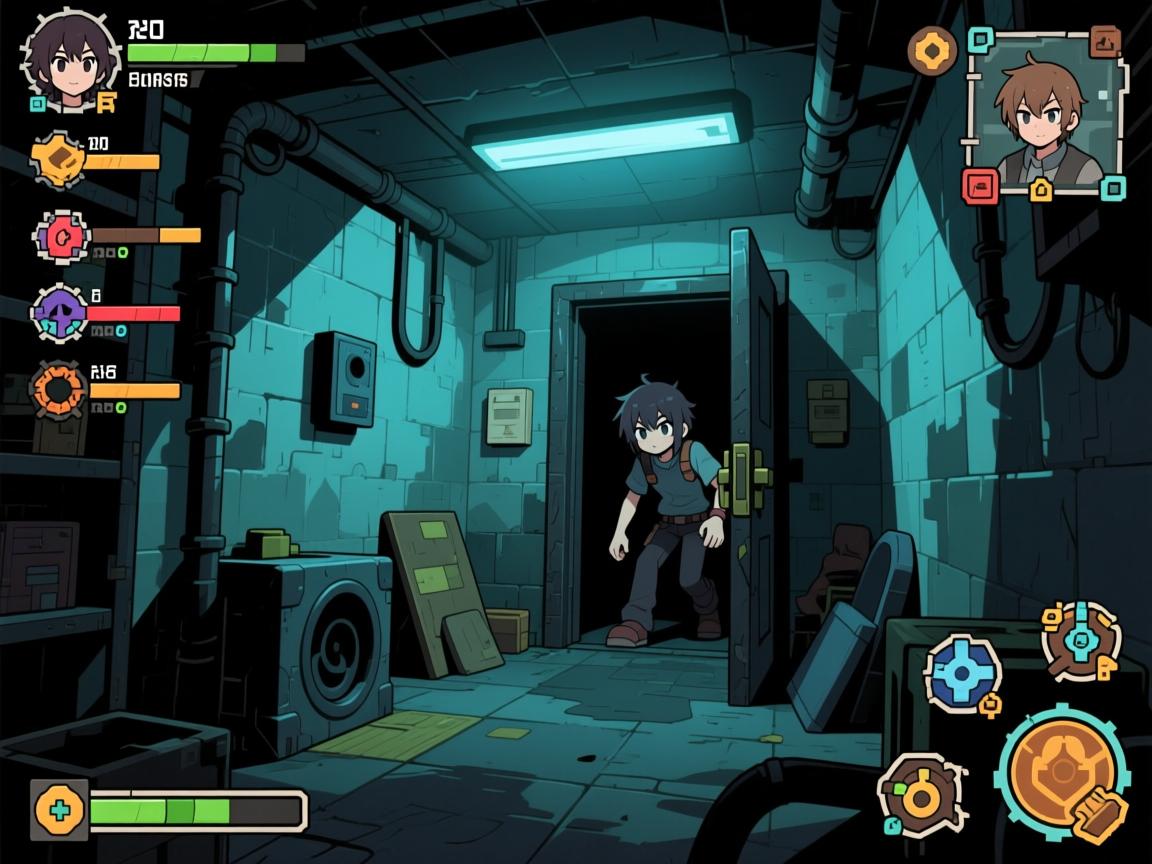1152x864 pixels.
Task: Open settings with the yellow cog button
Action: point(932,50)
